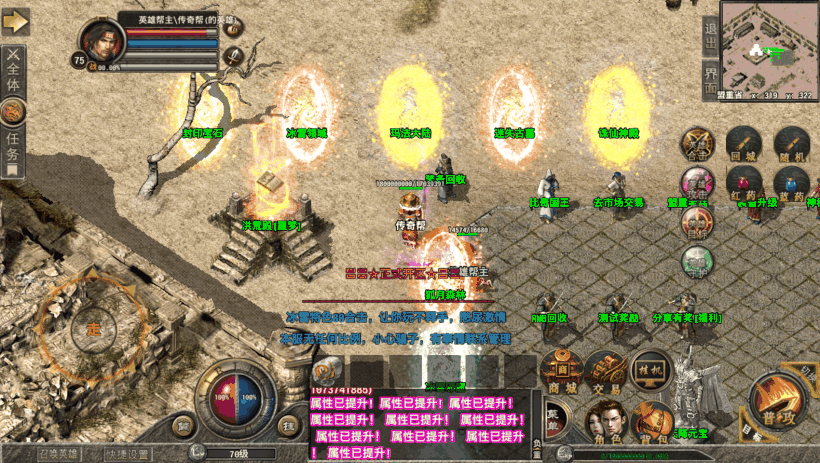The image size is (820, 463).
Task: Switch to the 全体 chat channel tab
Action: tap(13, 70)
